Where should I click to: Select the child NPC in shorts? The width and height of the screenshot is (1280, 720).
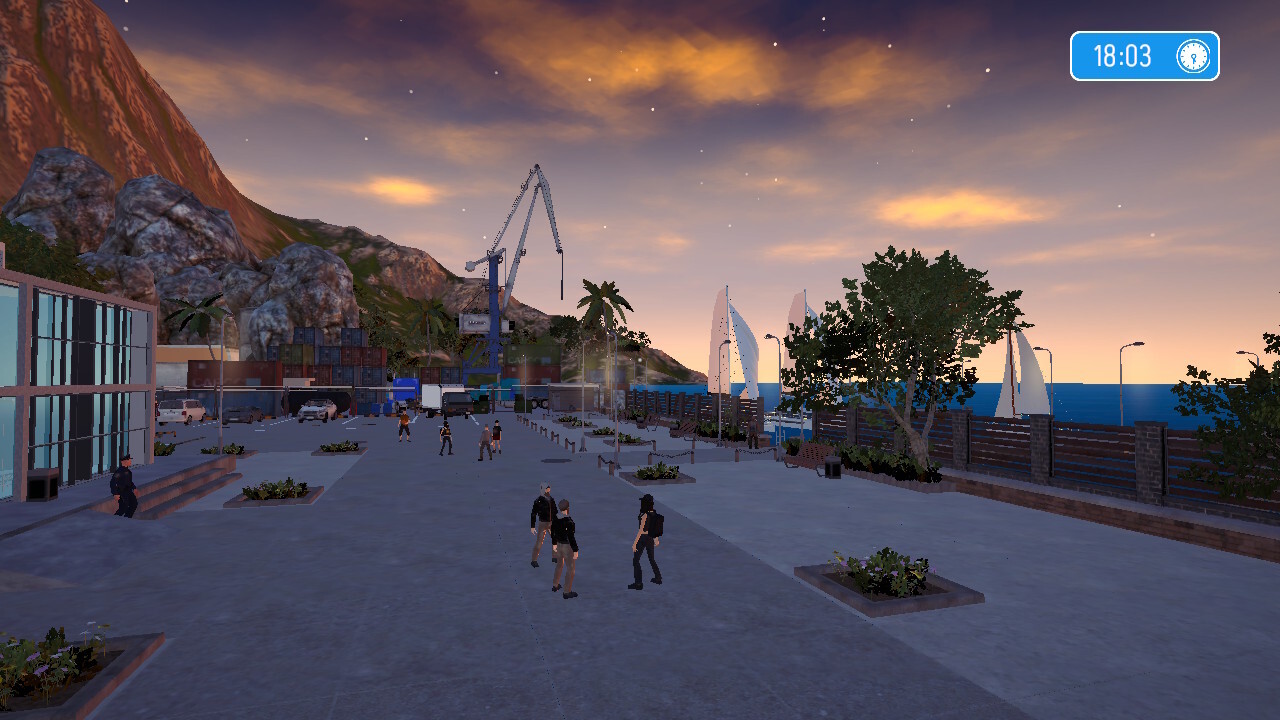(497, 437)
